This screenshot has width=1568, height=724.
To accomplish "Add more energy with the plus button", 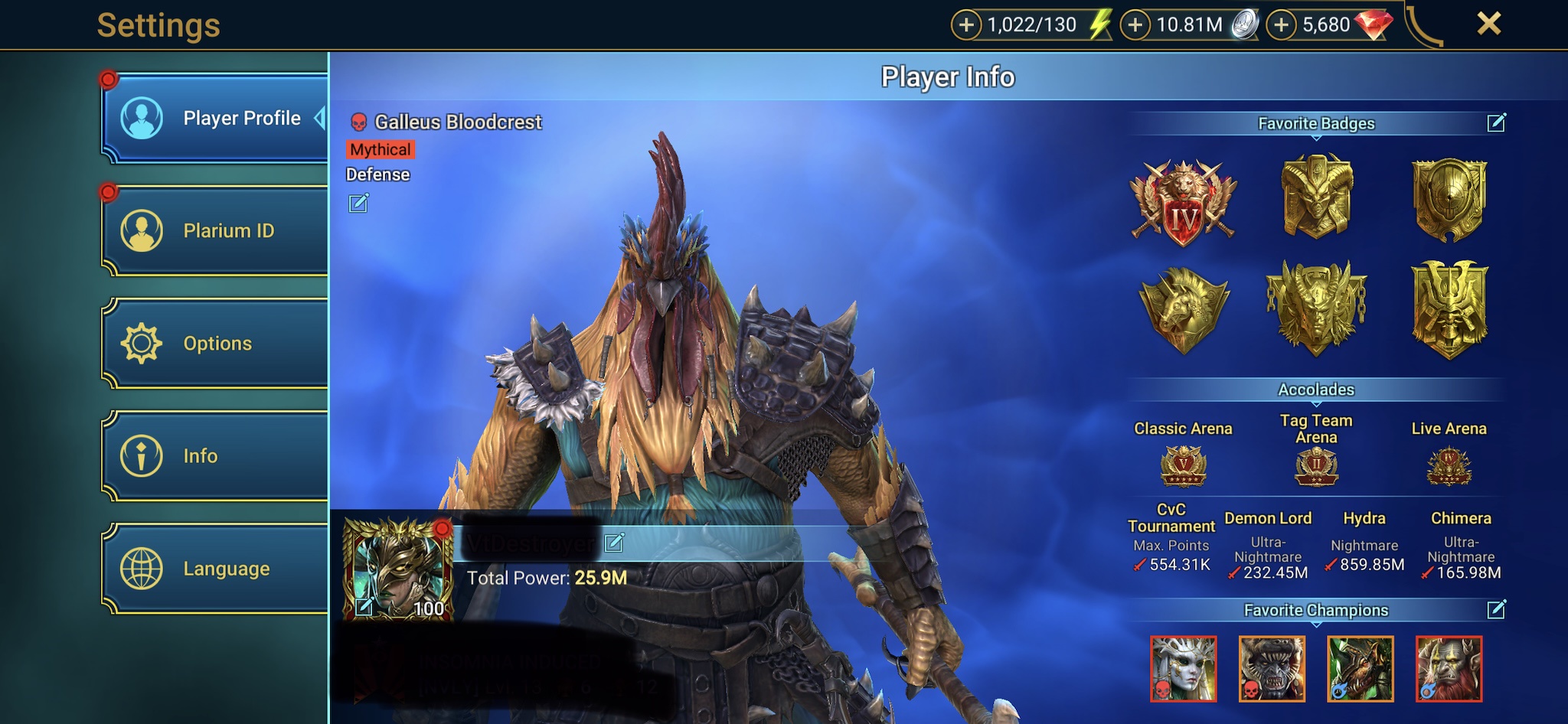I will tap(966, 25).
